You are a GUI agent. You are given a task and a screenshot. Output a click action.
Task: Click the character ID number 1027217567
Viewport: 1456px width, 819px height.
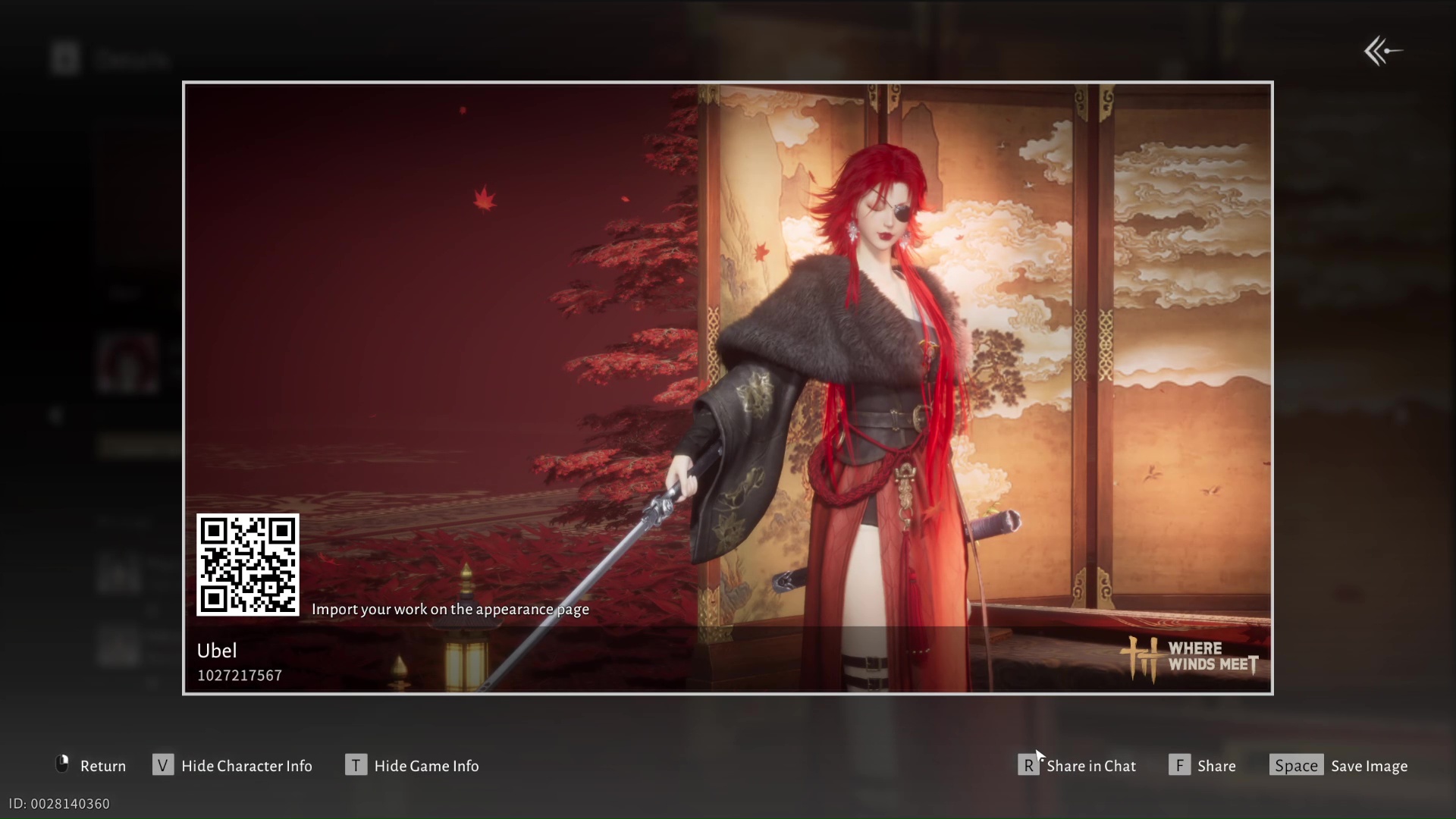239,675
